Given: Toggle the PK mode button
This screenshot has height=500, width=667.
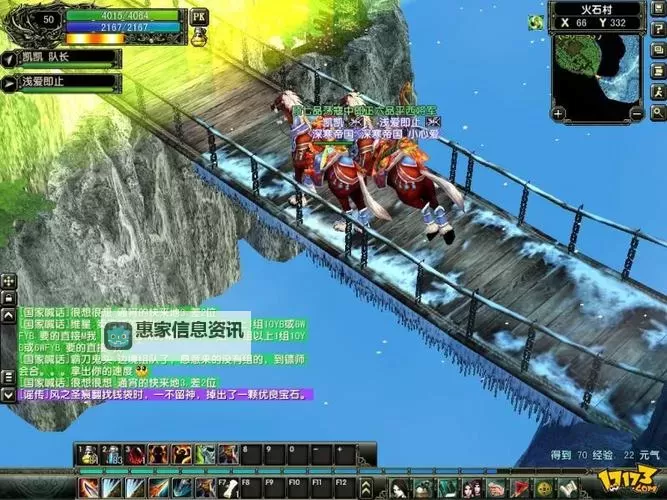Looking at the screenshot, I should [x=198, y=17].
